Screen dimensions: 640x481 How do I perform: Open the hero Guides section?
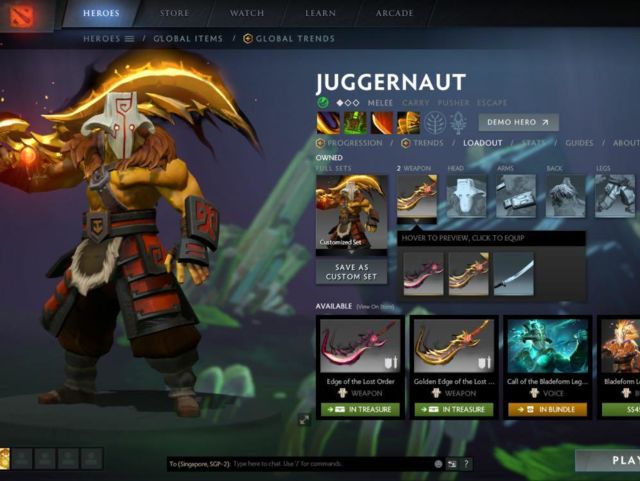(579, 143)
